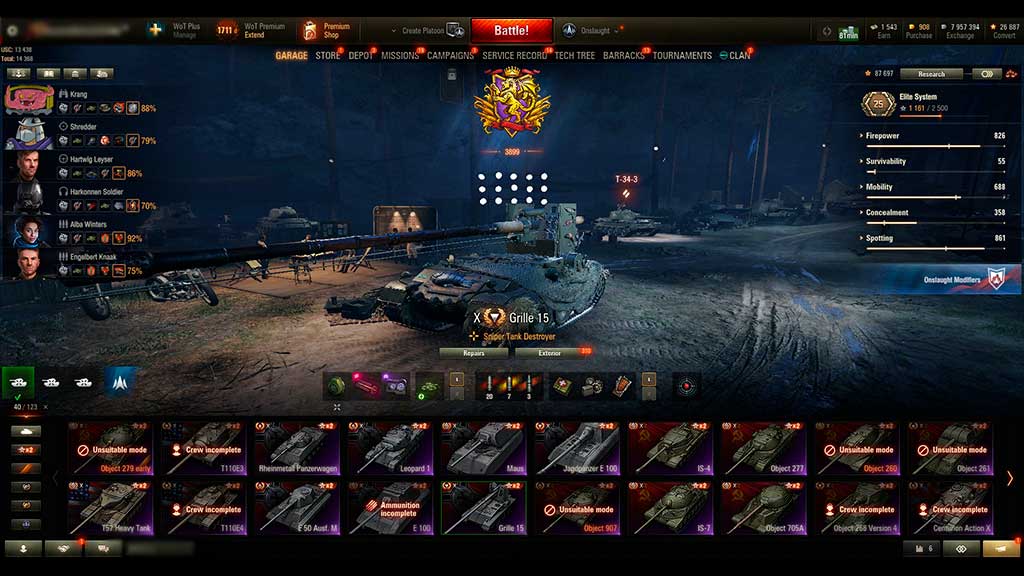Open the Onslaught battle mode dropdown
Viewport: 1024px width, 576px height.
(x=596, y=30)
